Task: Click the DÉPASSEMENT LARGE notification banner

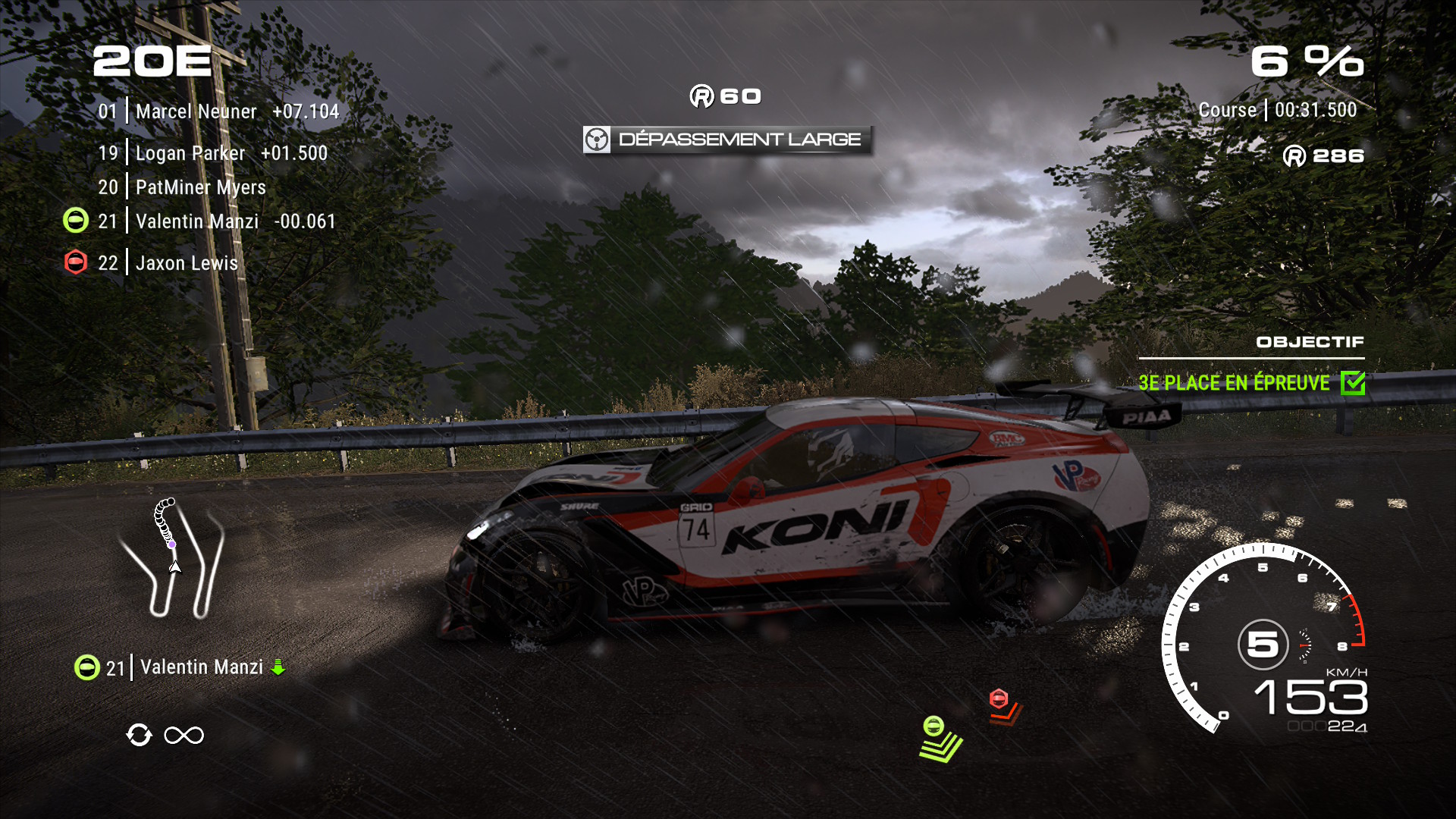Action: (727, 140)
